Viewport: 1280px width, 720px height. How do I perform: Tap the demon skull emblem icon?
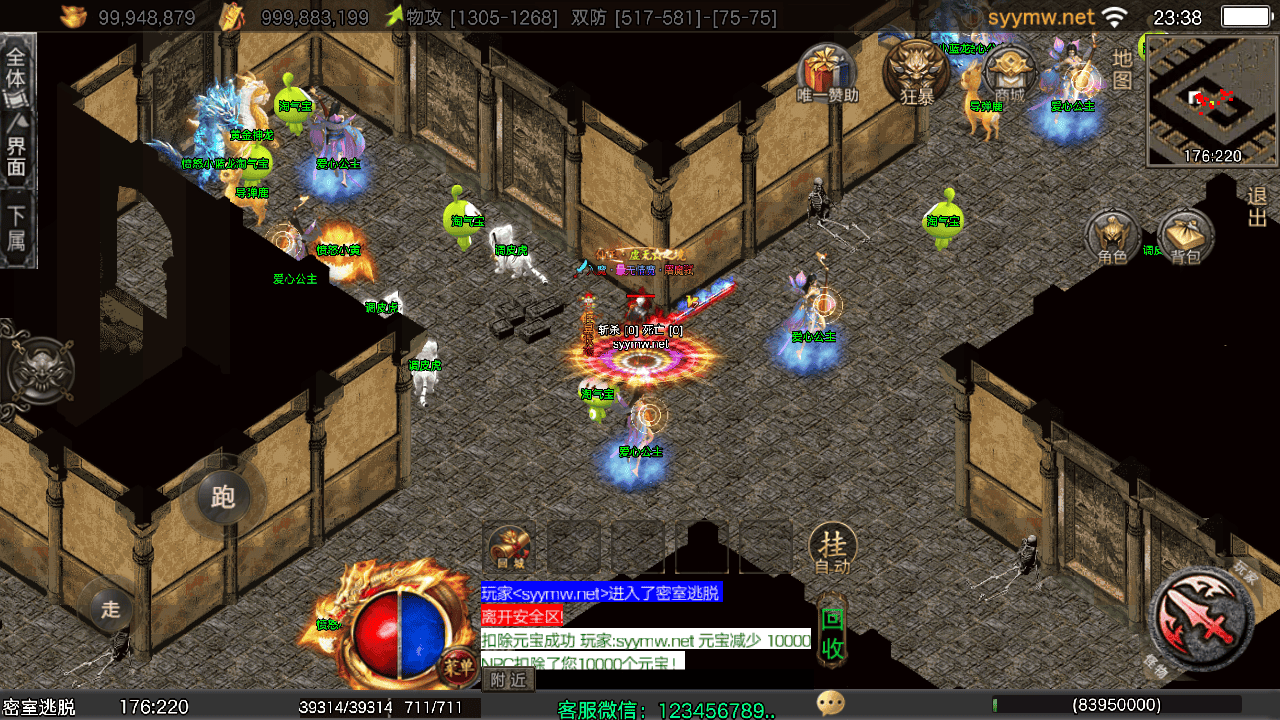click(40, 370)
